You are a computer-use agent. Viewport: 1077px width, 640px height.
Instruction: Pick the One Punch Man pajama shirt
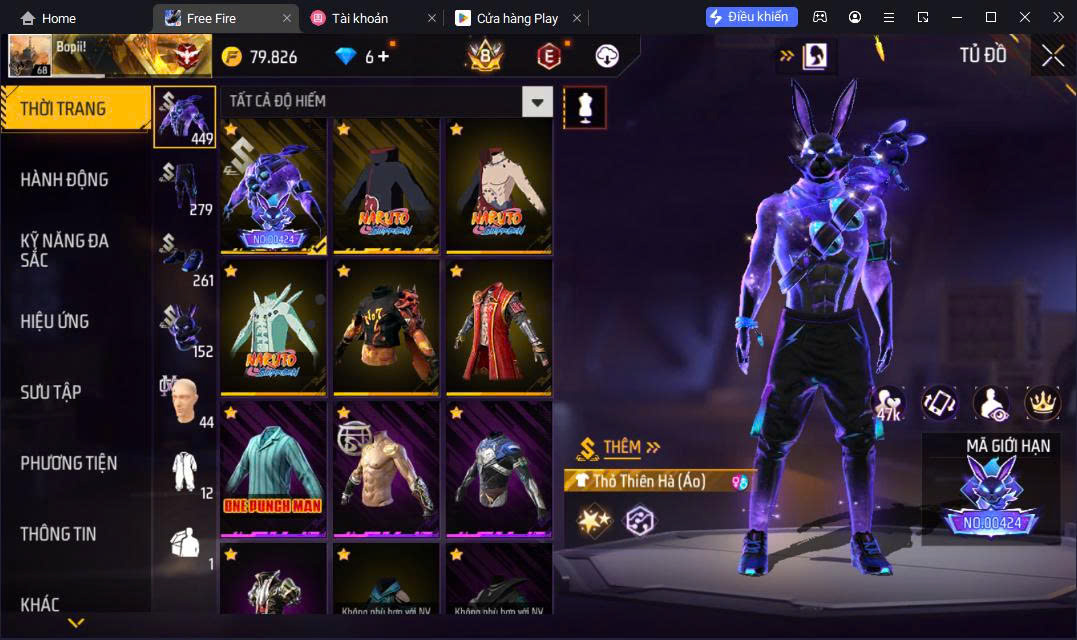pyautogui.click(x=273, y=468)
